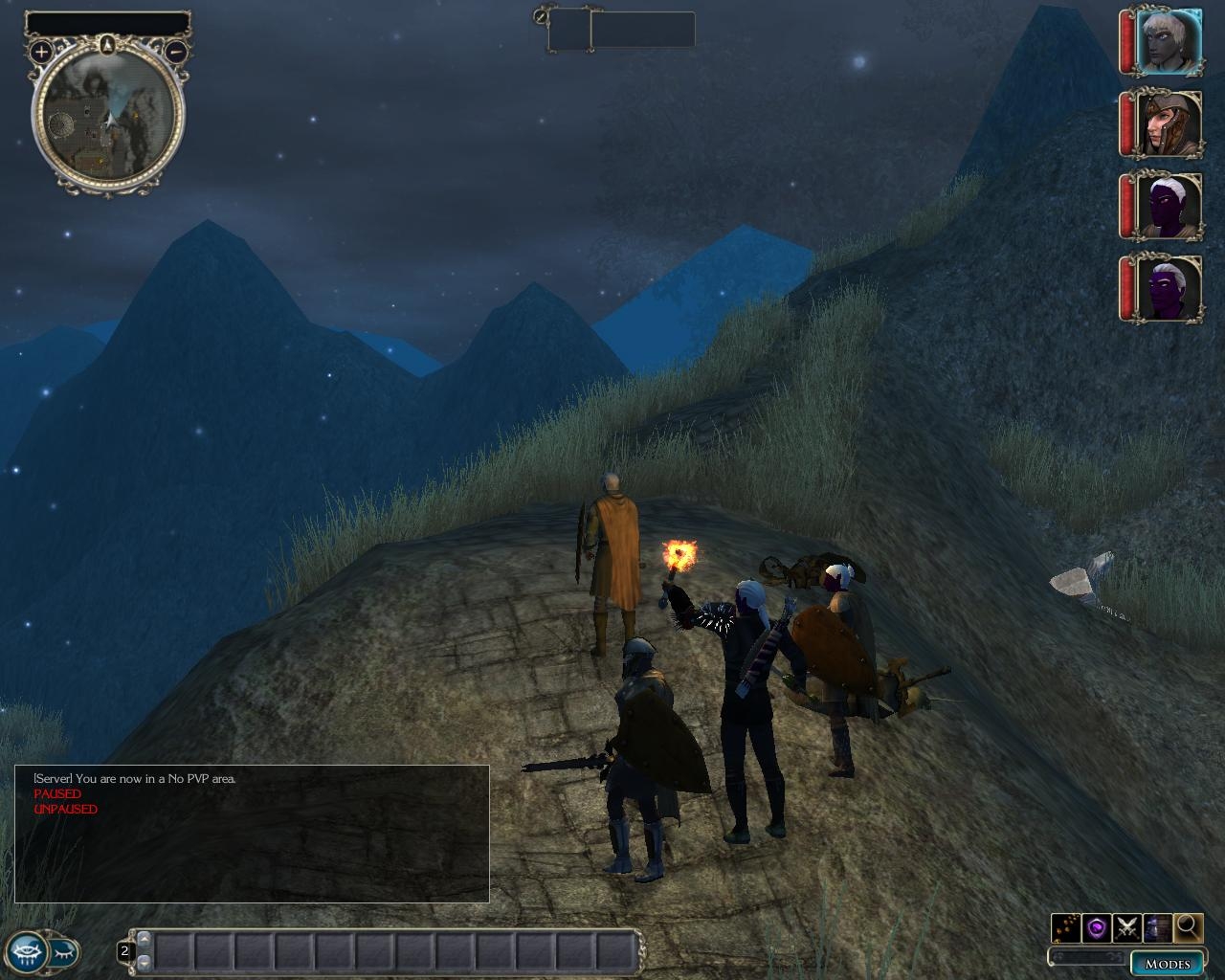Activate the purple shield mode icon
Screen dimensions: 1225x980
pos(1096,926)
